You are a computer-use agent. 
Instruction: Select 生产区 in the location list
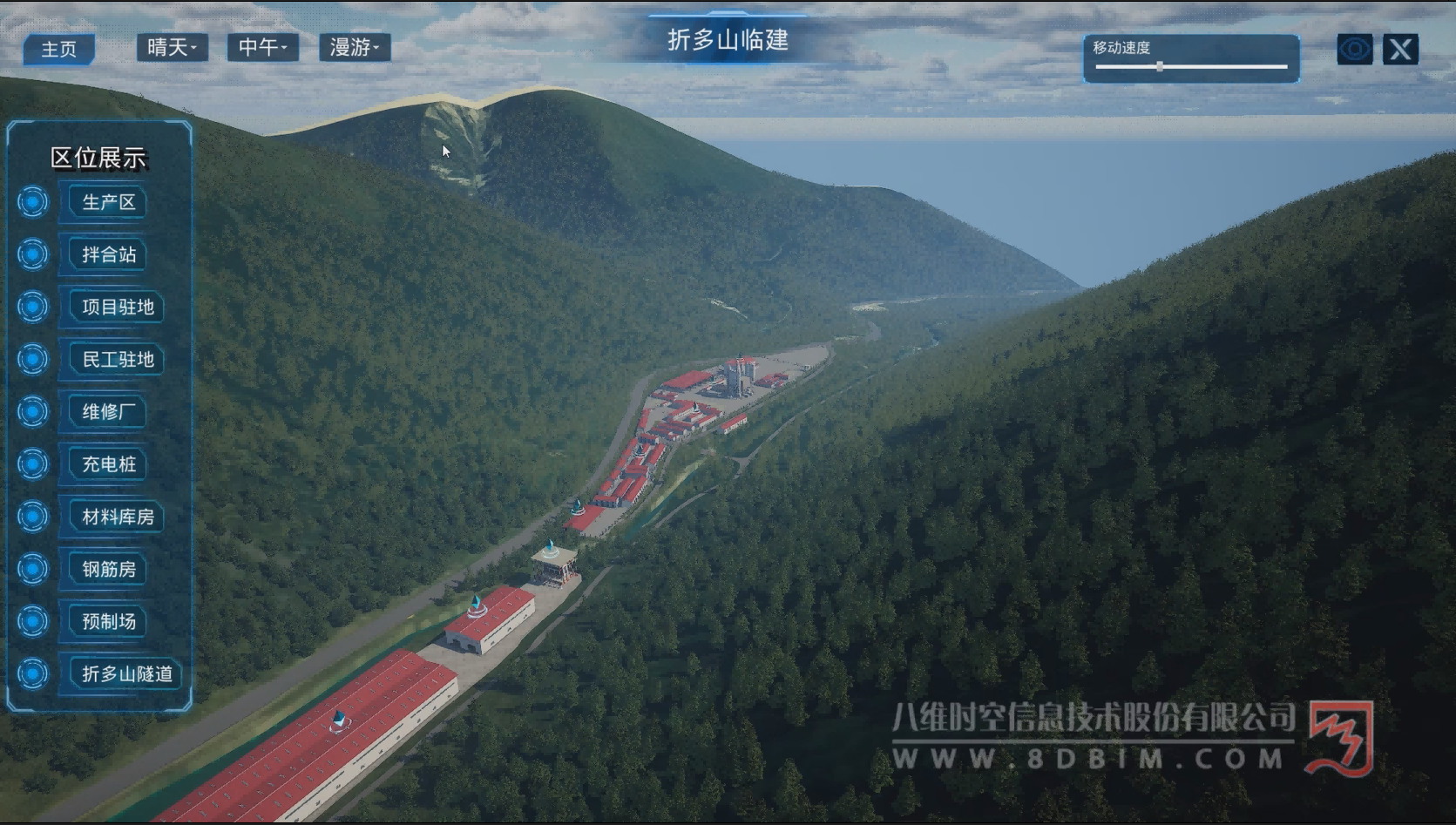tap(108, 202)
